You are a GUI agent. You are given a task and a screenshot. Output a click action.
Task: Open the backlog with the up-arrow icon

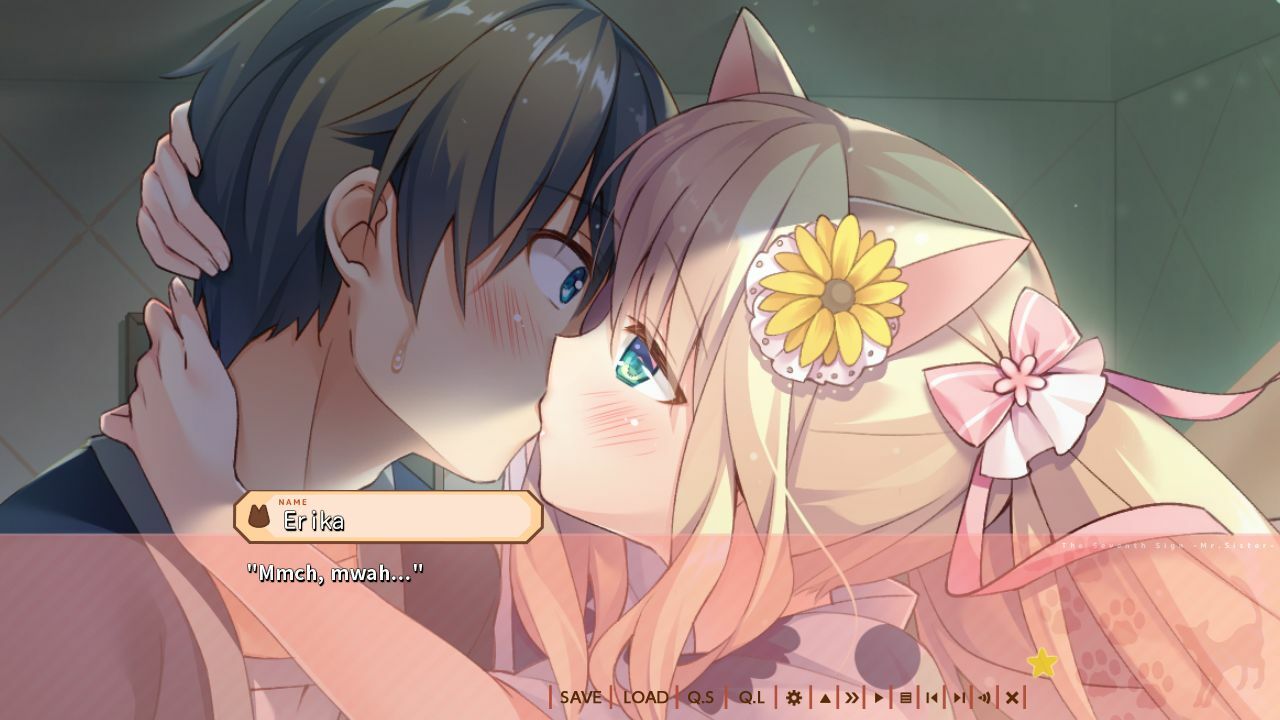[x=825, y=698]
